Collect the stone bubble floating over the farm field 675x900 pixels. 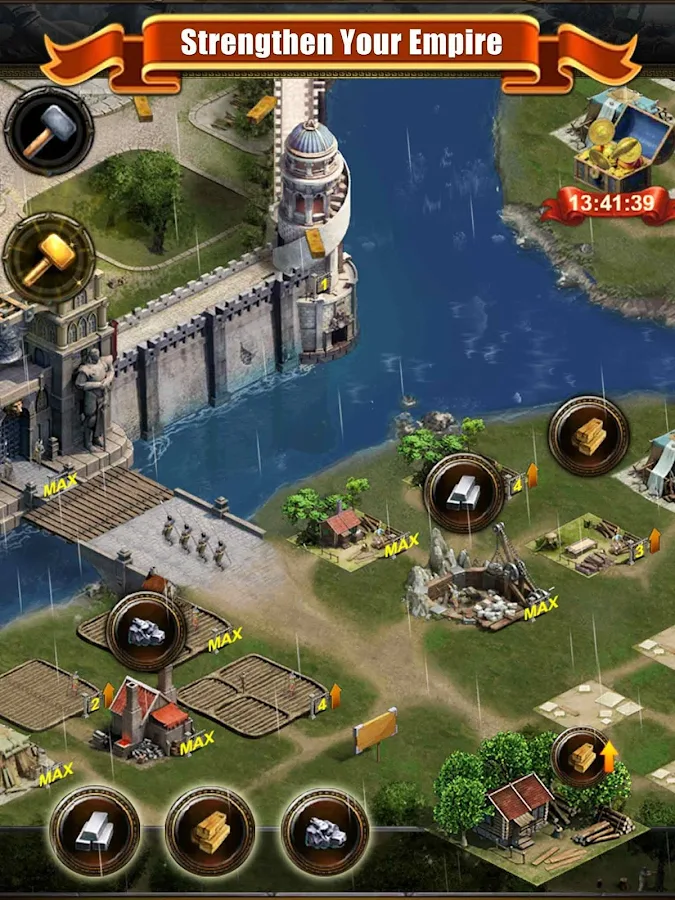[x=146, y=631]
